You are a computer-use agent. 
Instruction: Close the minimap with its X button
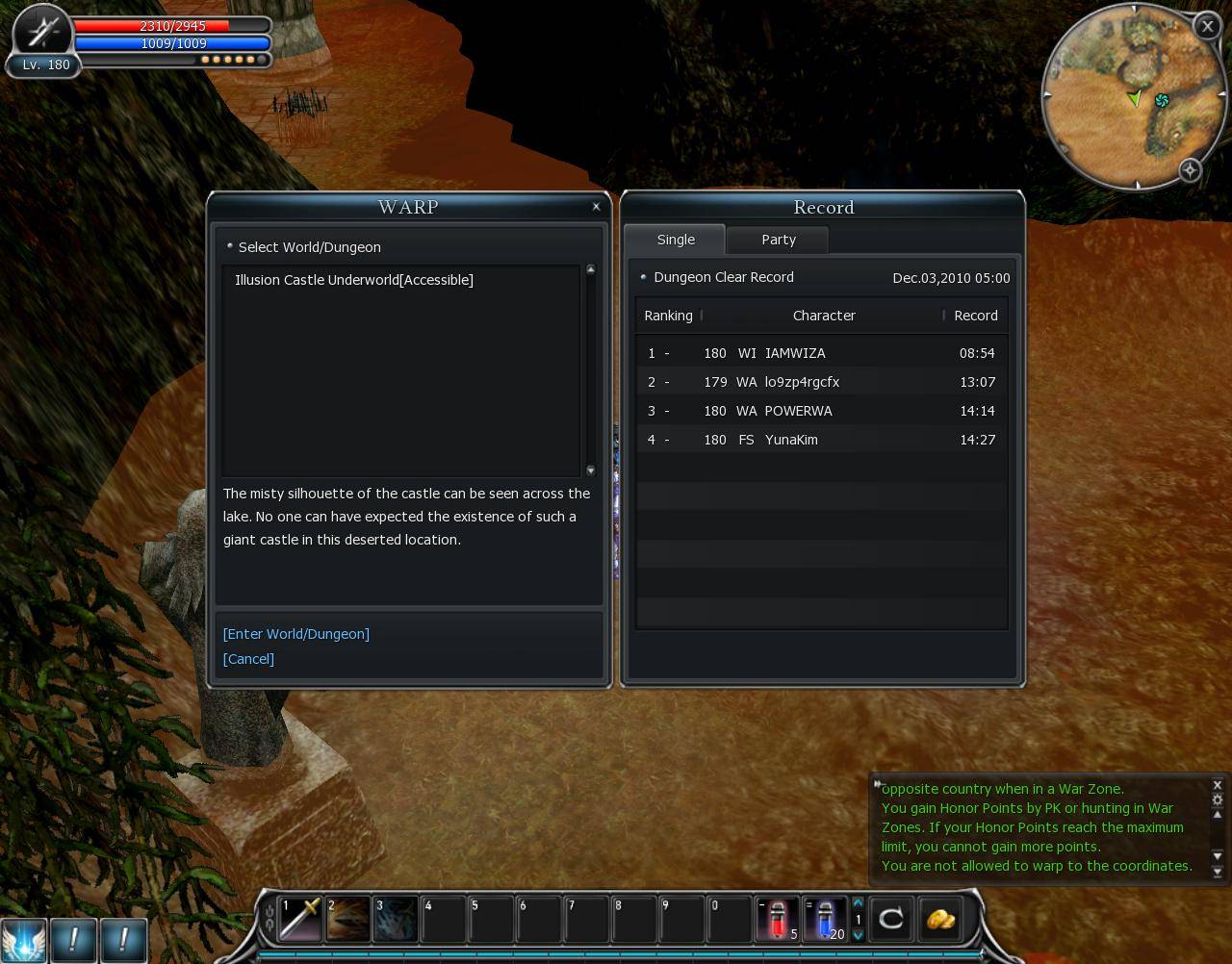pos(1206,26)
